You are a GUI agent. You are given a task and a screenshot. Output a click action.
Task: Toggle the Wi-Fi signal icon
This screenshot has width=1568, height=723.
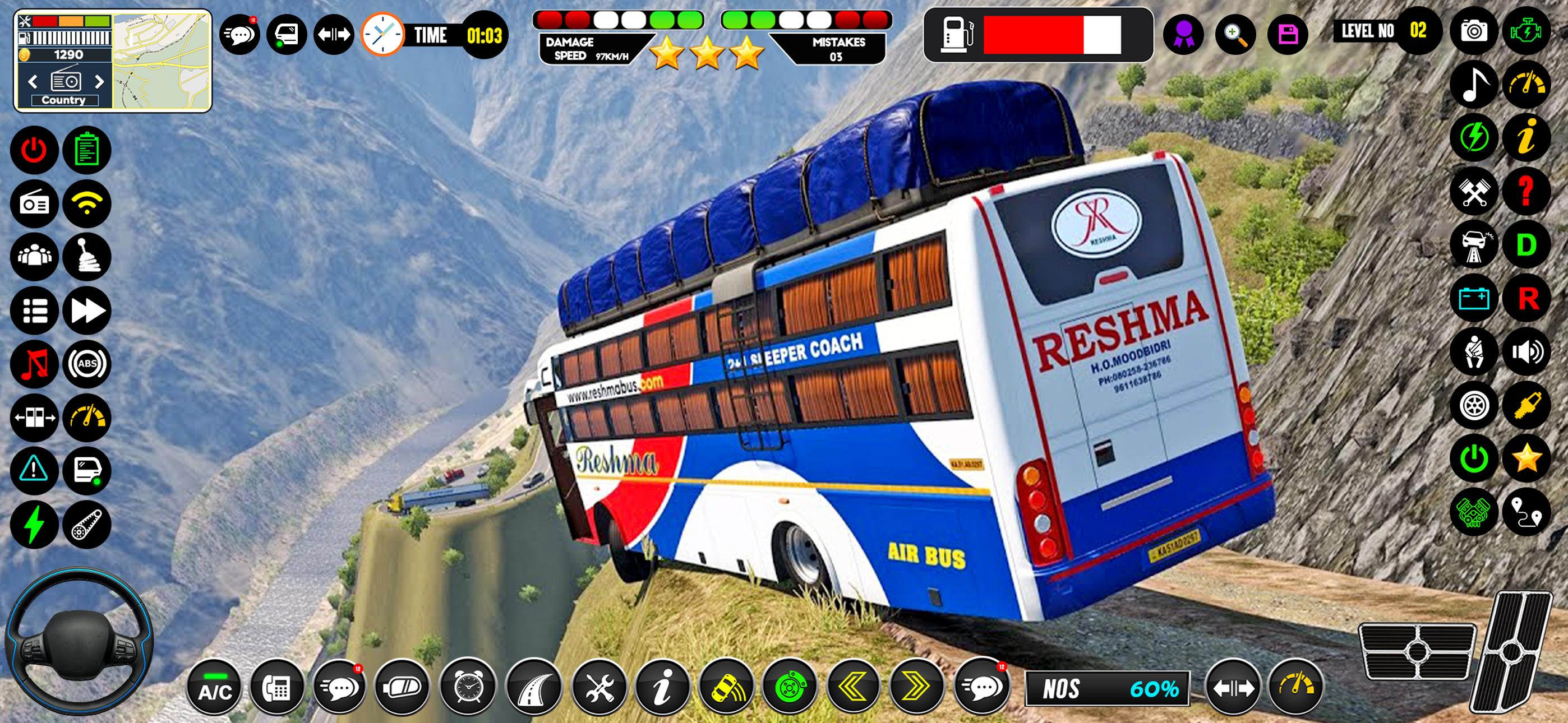[87, 203]
